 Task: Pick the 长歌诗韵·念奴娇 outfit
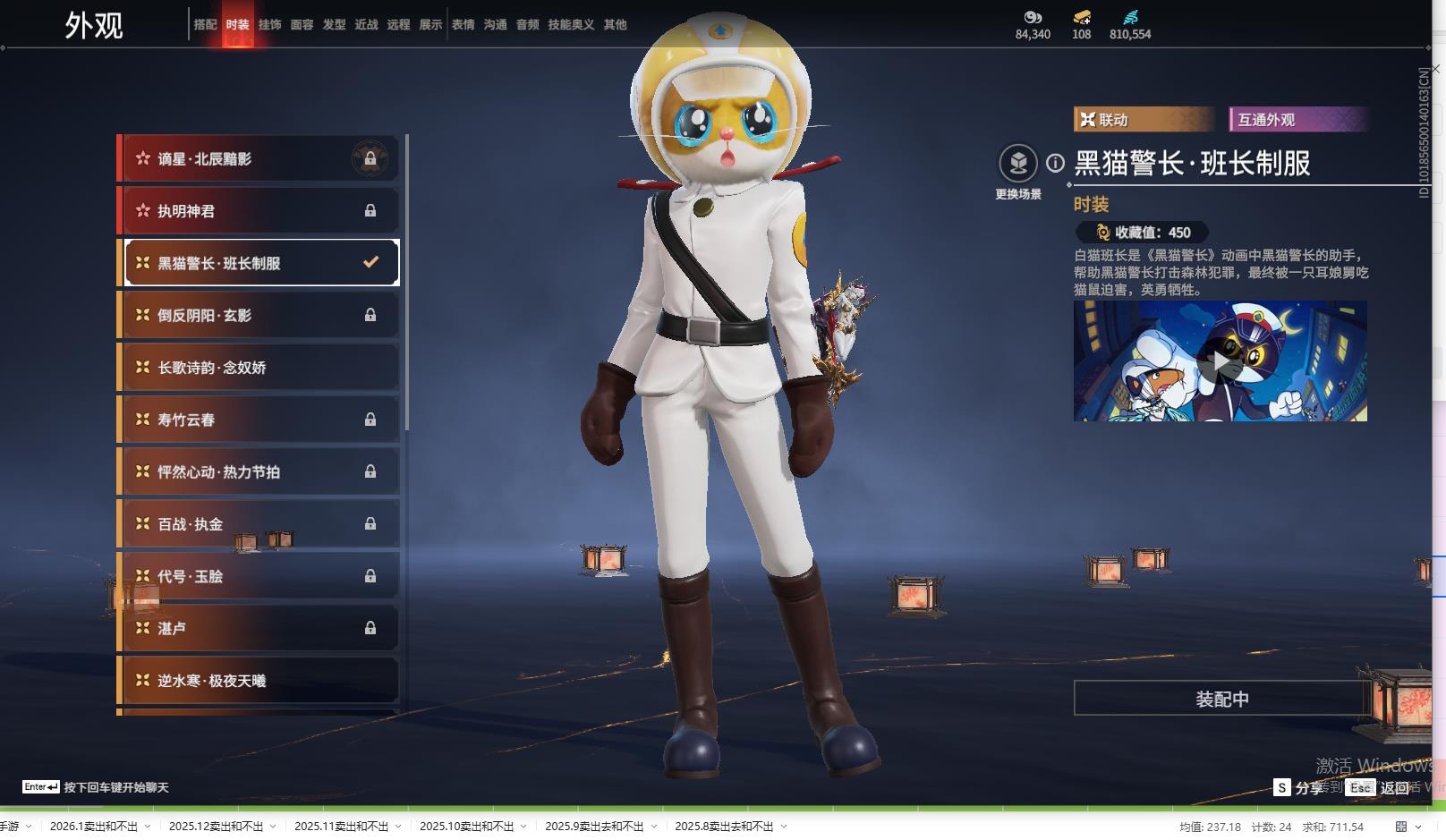click(x=259, y=368)
